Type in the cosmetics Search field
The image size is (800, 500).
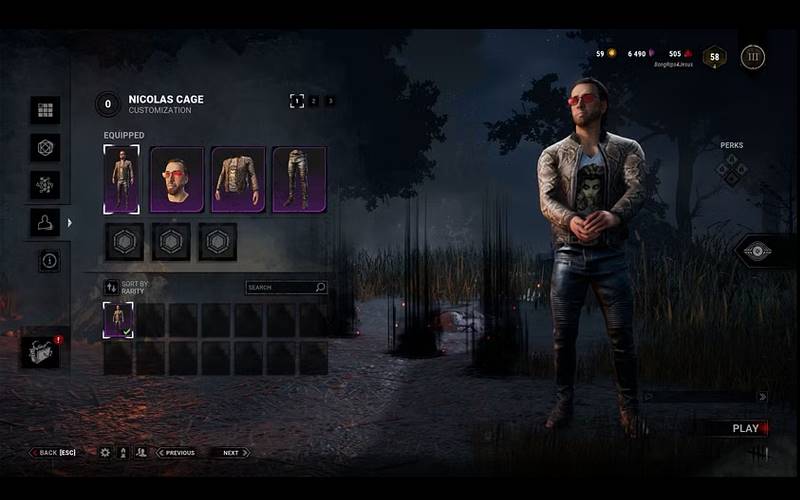point(281,288)
